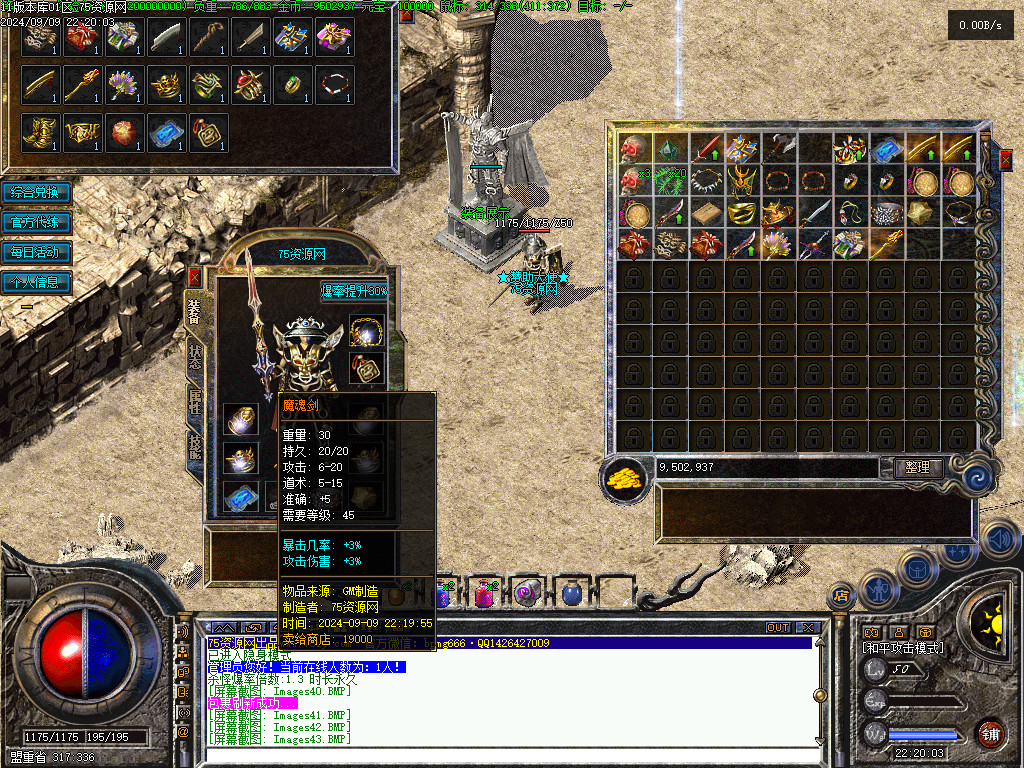
Task: Click the OUT button above the chat
Action: (x=778, y=628)
